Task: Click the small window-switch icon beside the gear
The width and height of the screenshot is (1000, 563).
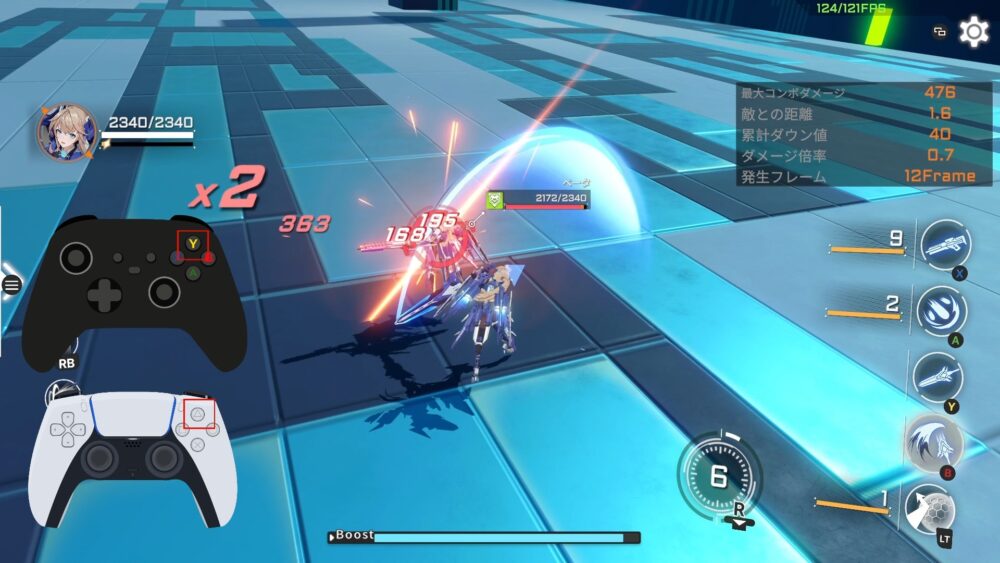Action: coord(940,32)
